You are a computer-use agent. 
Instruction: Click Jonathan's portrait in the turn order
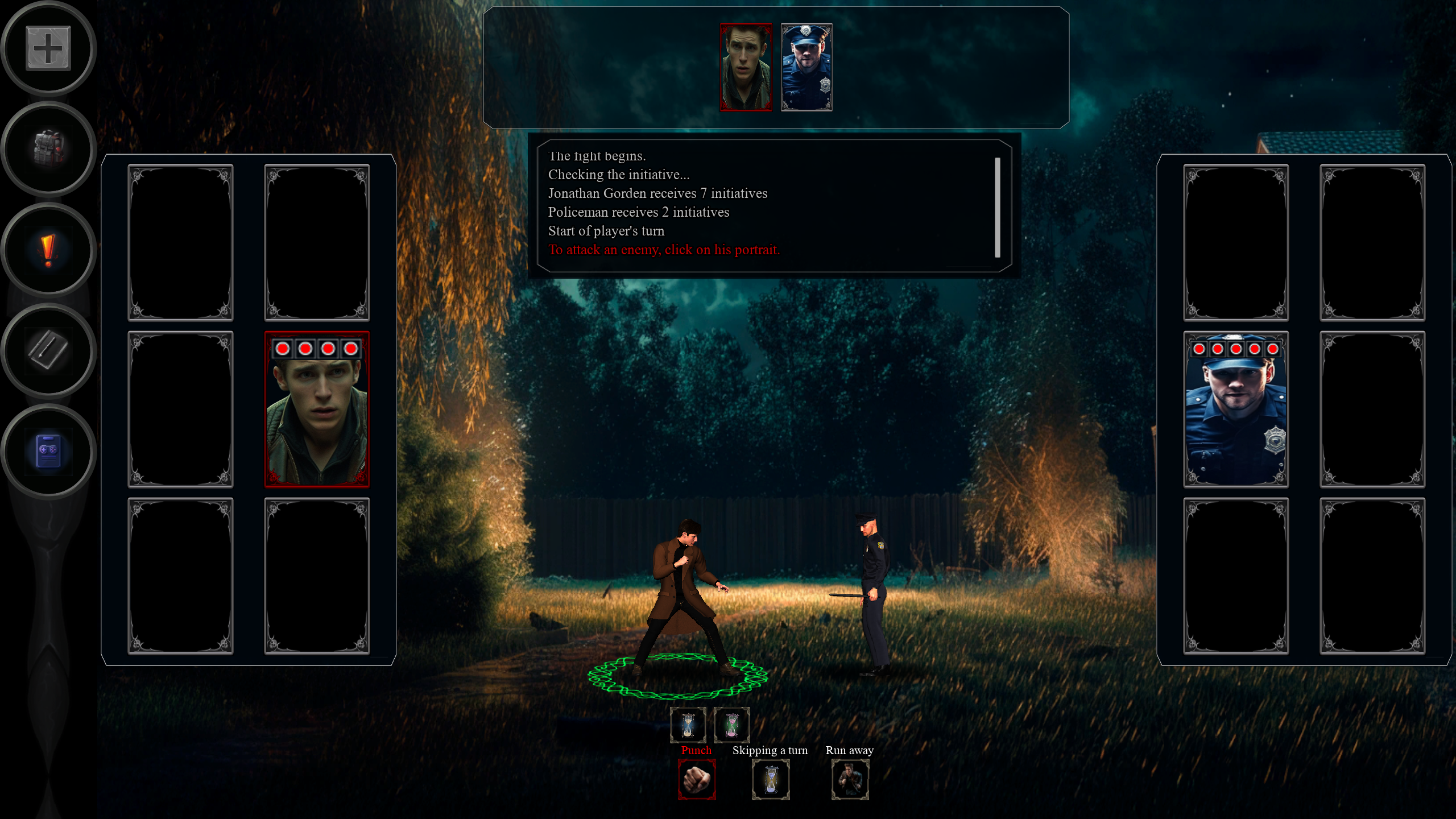tap(746, 67)
